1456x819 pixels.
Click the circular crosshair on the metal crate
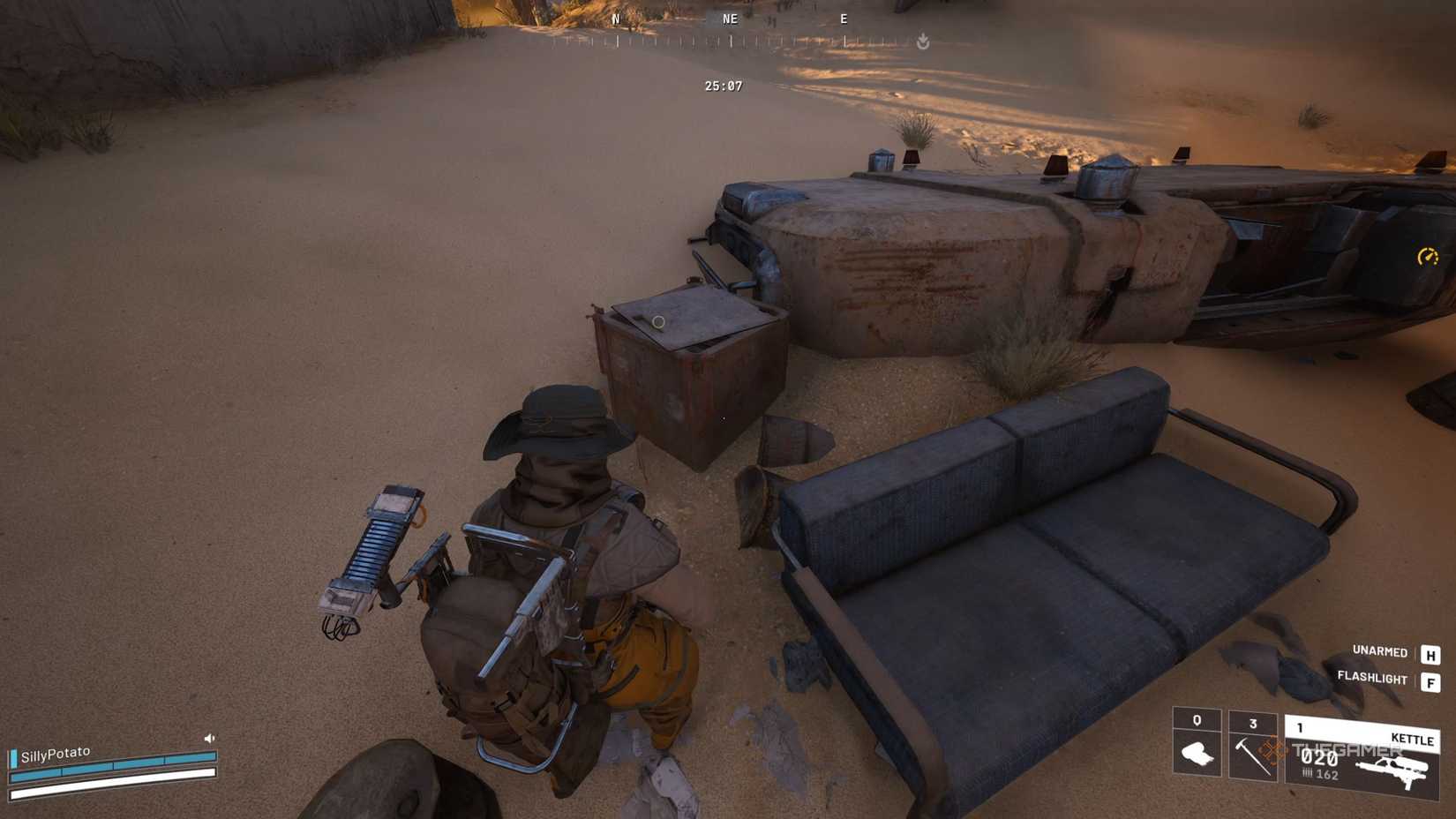coord(657,324)
